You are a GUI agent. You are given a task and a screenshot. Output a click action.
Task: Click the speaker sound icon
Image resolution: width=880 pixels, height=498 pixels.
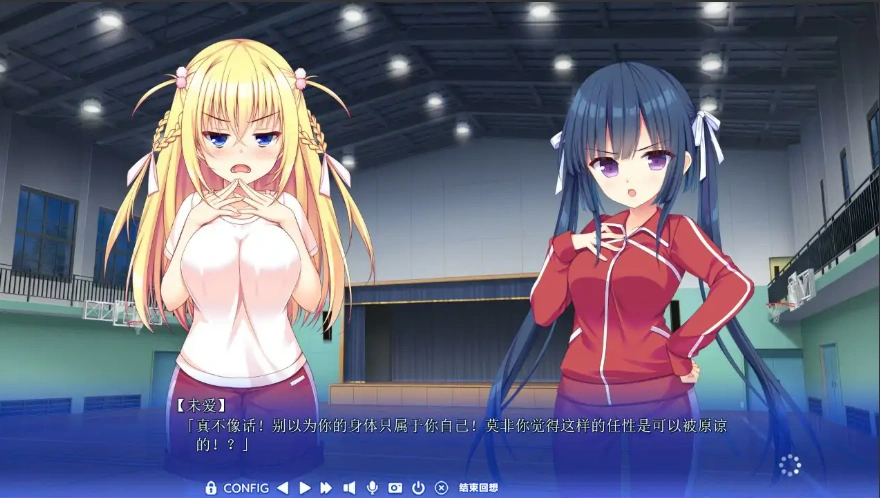coord(349,488)
